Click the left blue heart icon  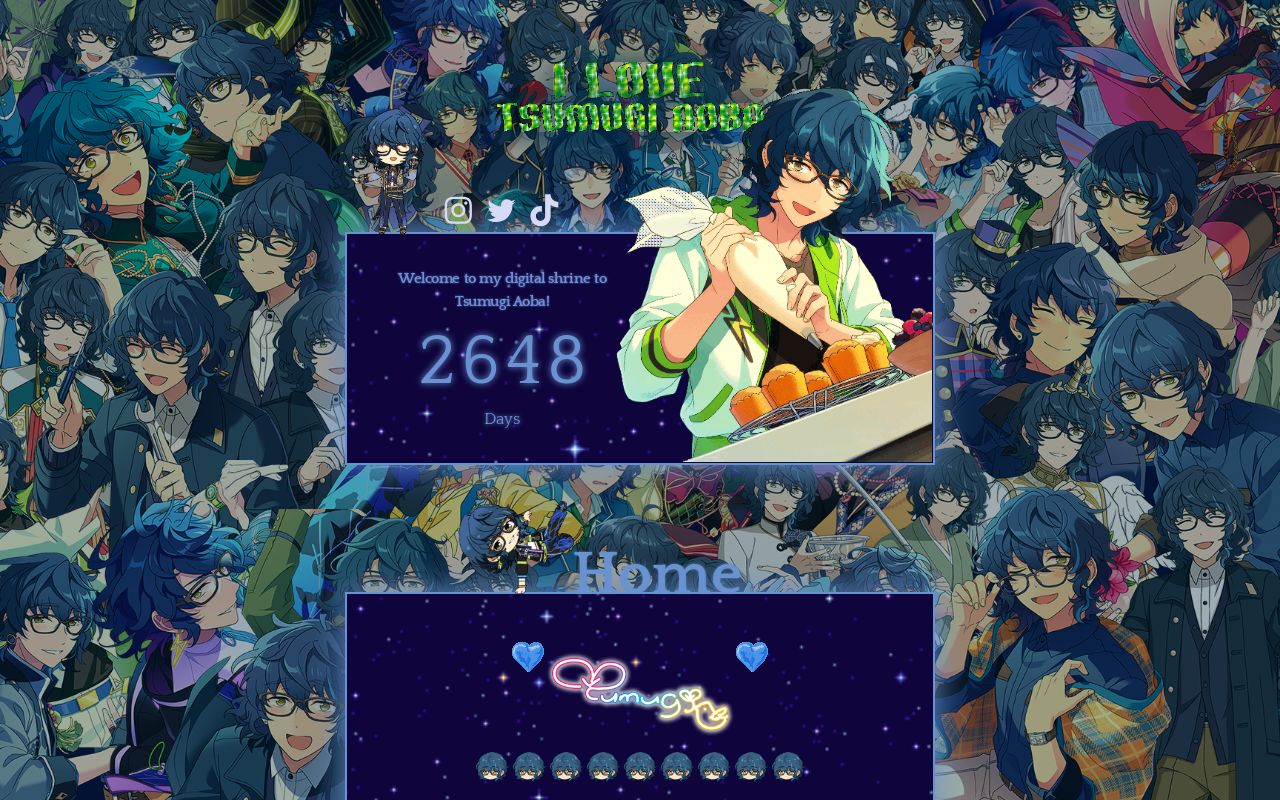(527, 656)
